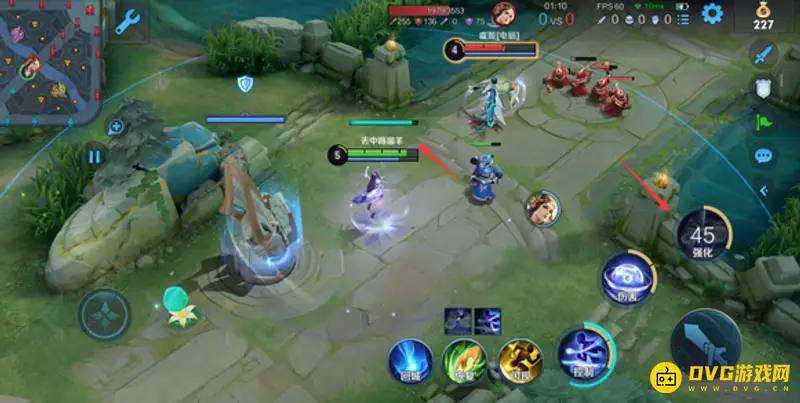Open the gear settings menu
Image resolution: width=800 pixels, height=403 pixels.
pyautogui.click(x=712, y=13)
